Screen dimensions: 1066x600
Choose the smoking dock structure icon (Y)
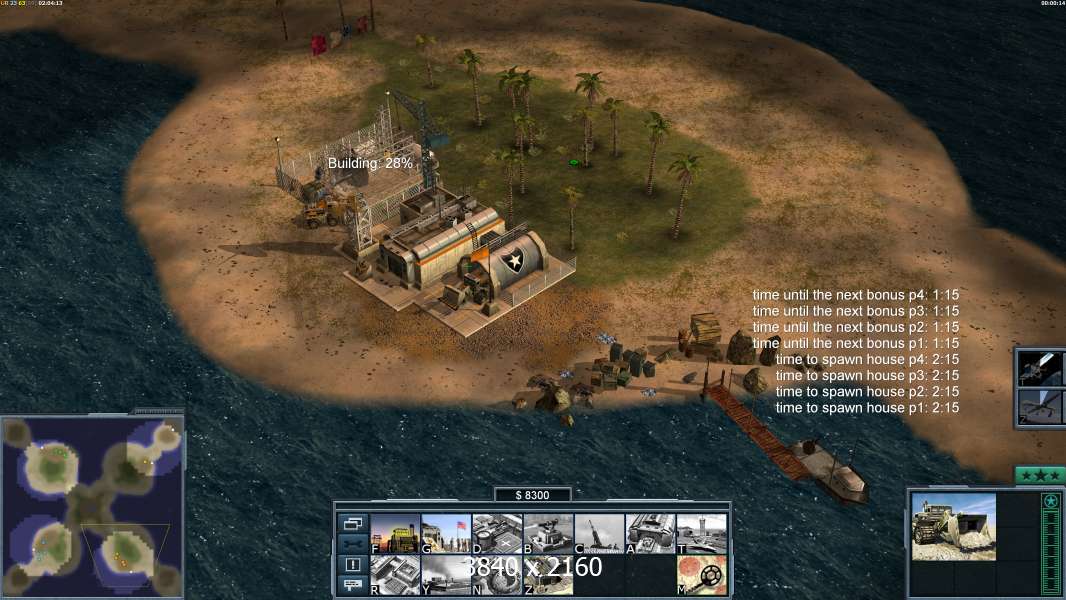[x=446, y=575]
